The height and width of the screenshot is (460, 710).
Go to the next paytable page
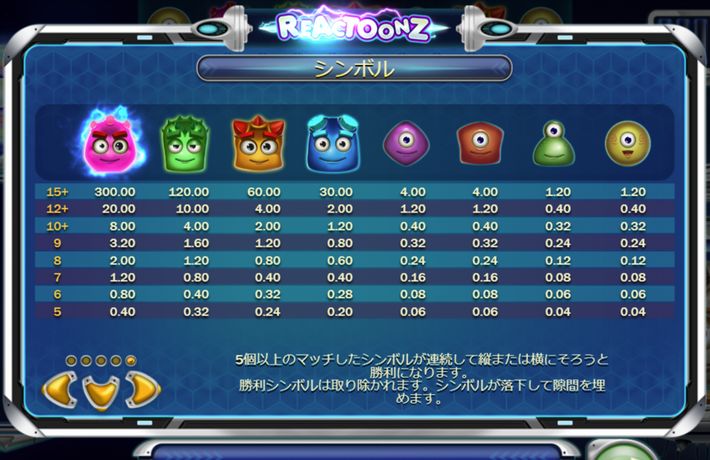pyautogui.click(x=143, y=389)
